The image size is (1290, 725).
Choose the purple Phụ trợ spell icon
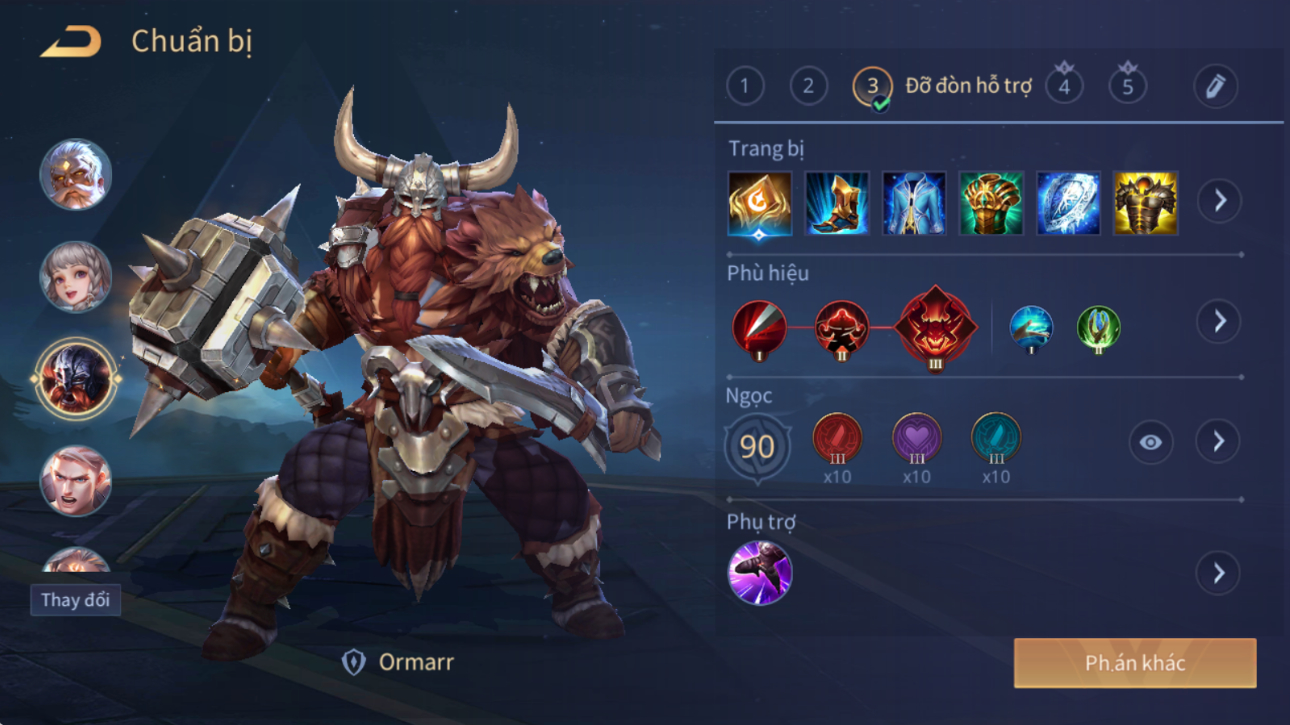[x=759, y=573]
